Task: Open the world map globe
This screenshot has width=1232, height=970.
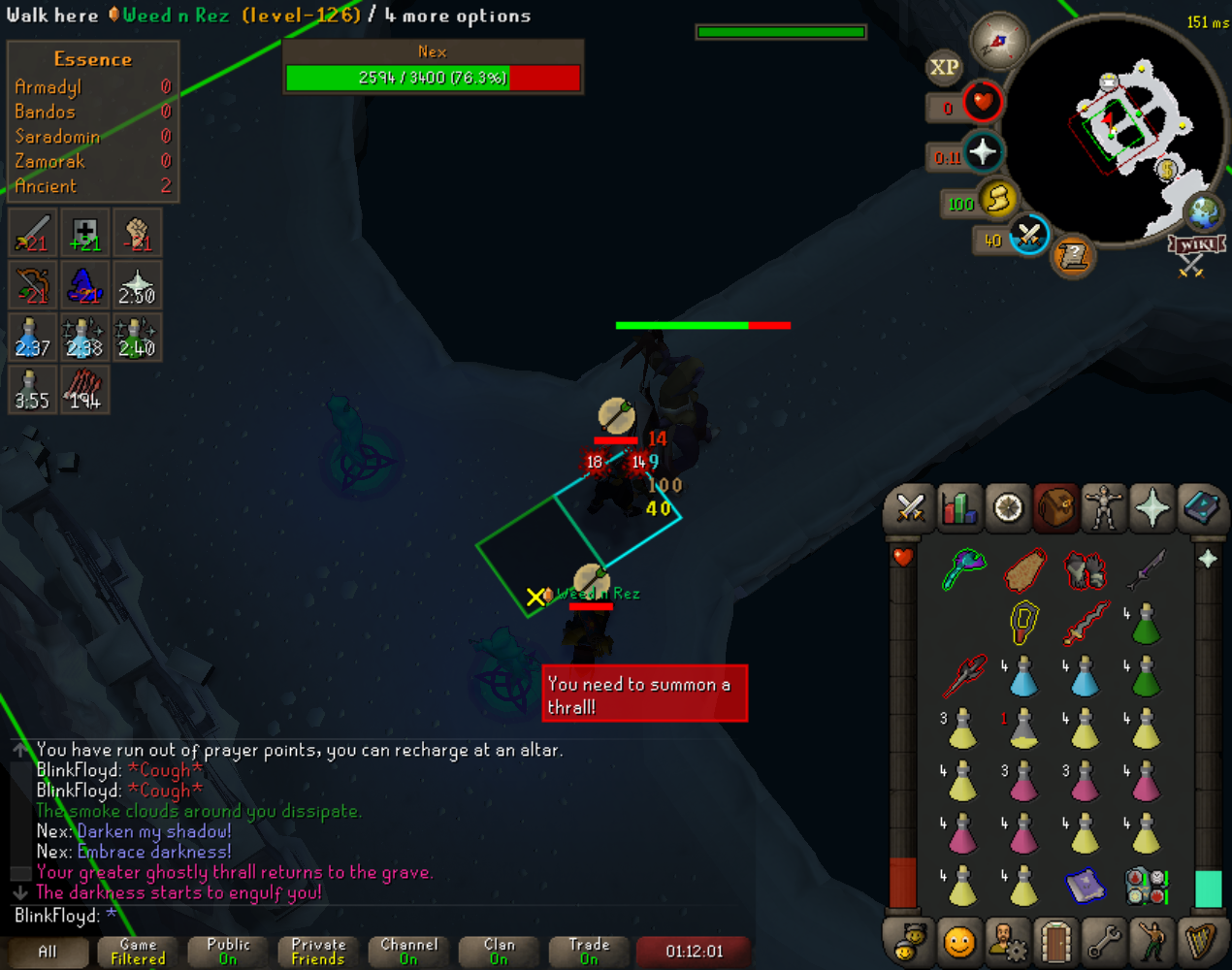Action: 1204,212
